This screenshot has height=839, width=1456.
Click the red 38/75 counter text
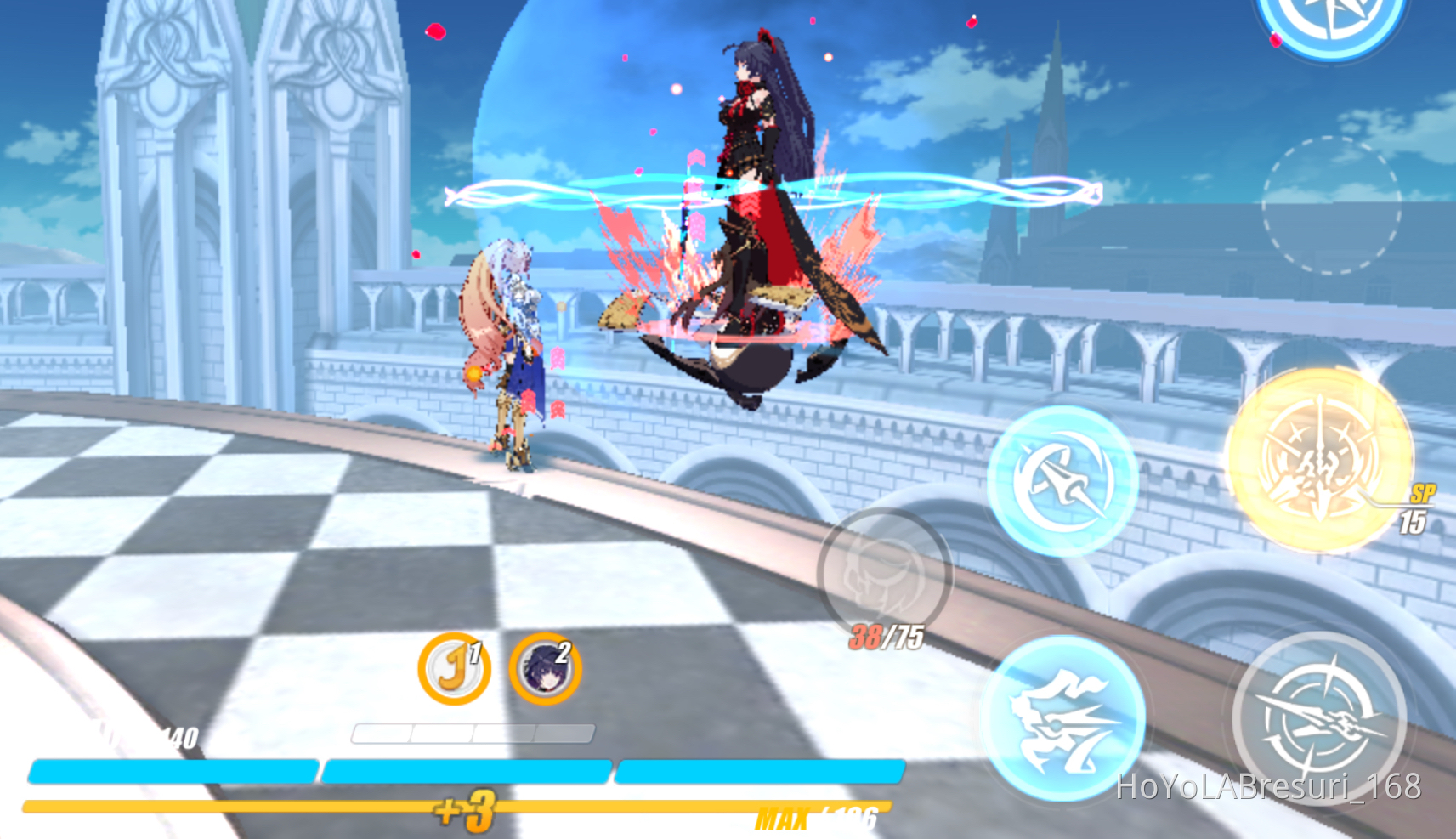[x=886, y=638]
